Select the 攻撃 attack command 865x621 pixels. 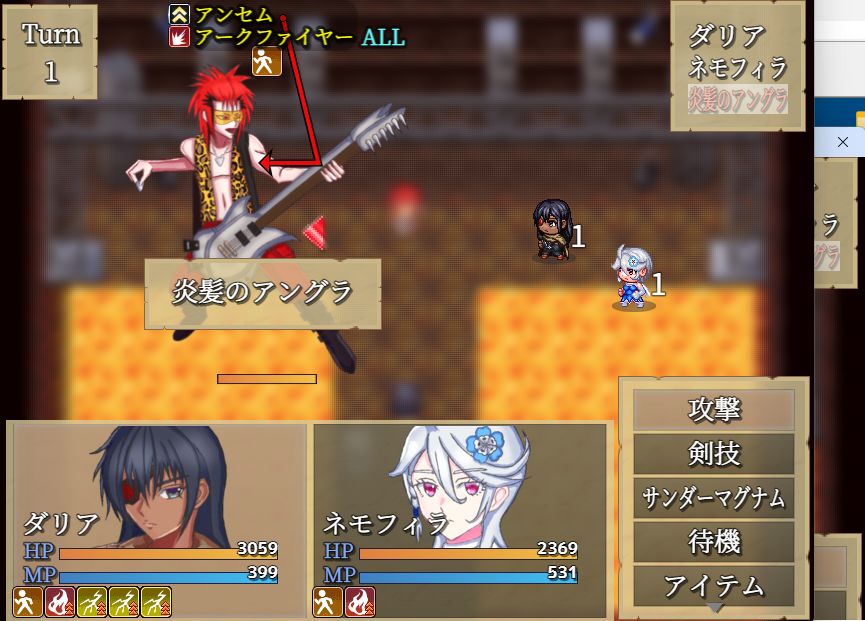[x=714, y=410]
